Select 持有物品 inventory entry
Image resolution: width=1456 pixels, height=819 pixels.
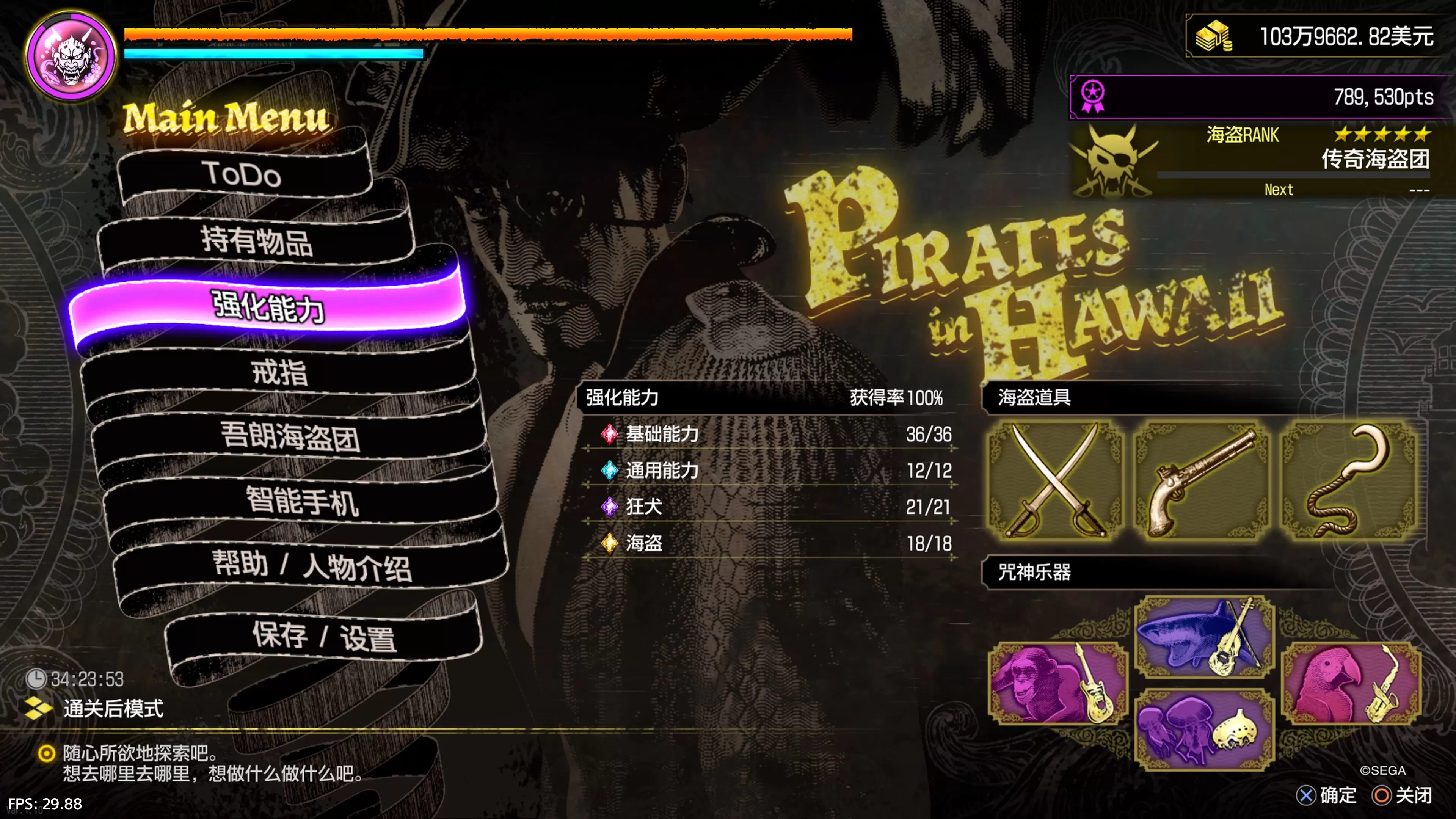pyautogui.click(x=256, y=241)
